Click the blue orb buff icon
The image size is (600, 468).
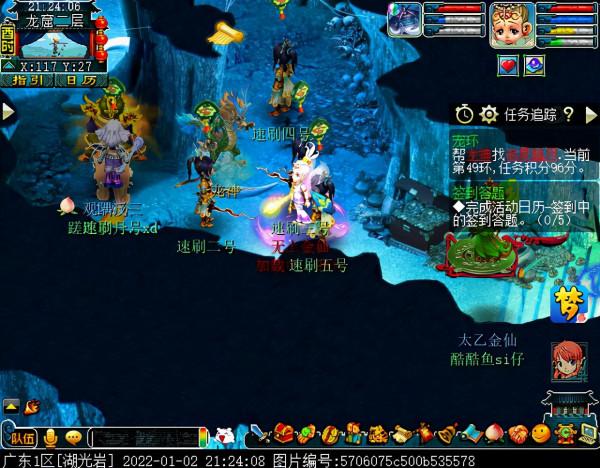[x=535, y=65]
